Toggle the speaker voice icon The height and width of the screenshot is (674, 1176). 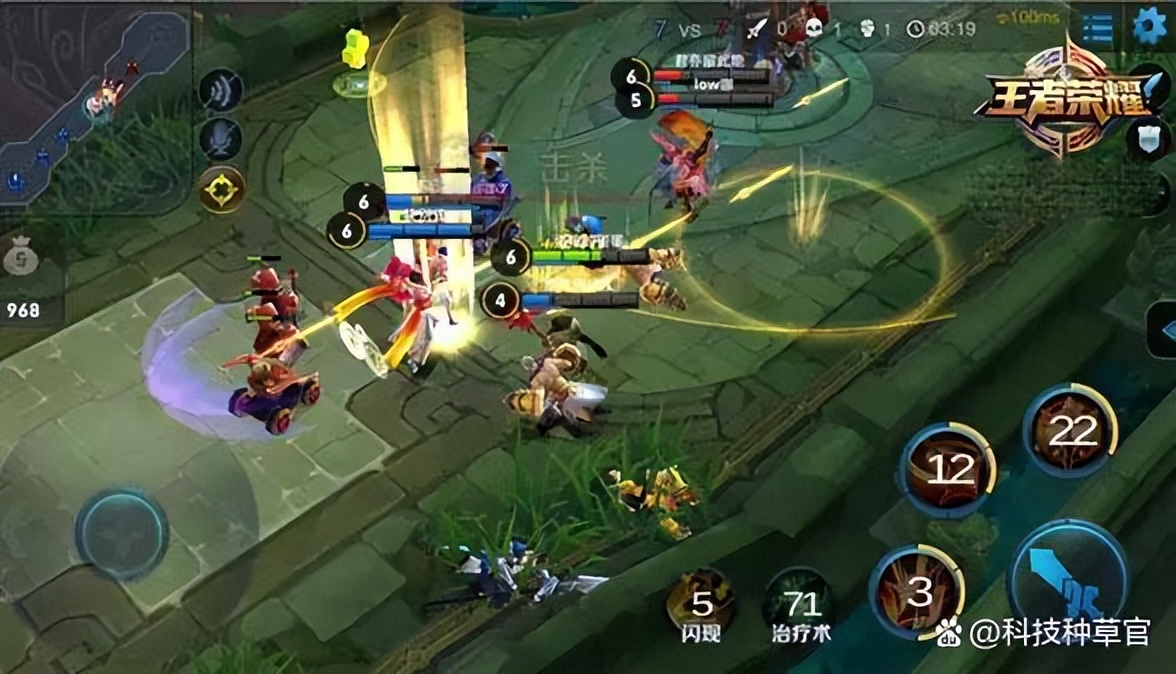click(x=220, y=91)
